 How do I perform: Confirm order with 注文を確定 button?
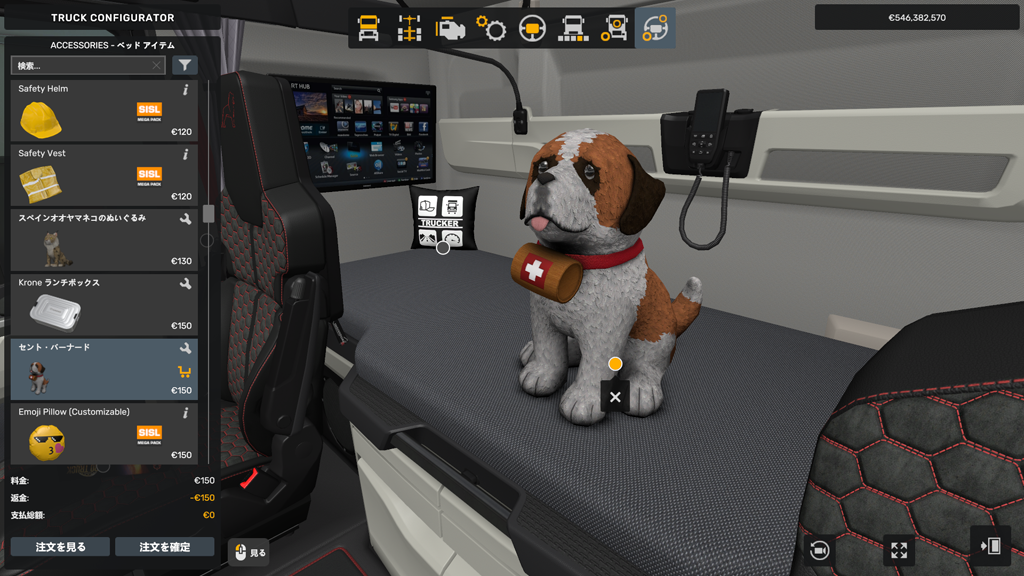(x=164, y=547)
